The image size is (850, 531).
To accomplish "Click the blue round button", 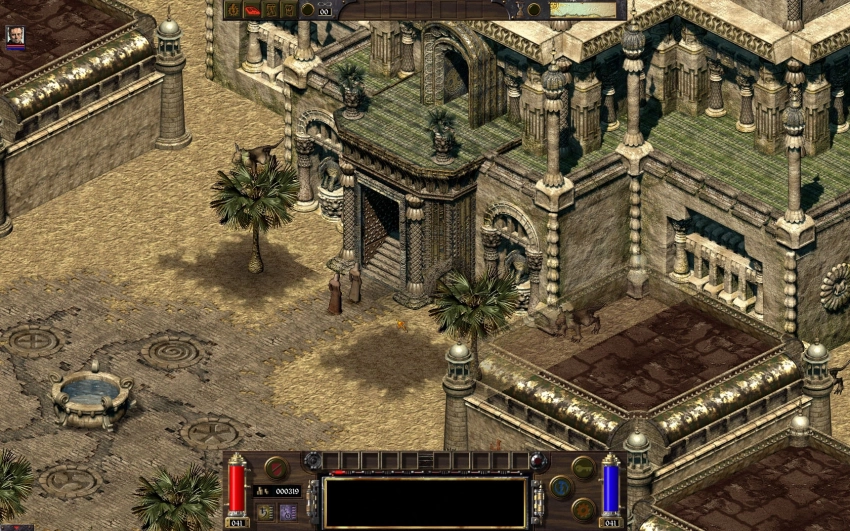I will point(561,487).
